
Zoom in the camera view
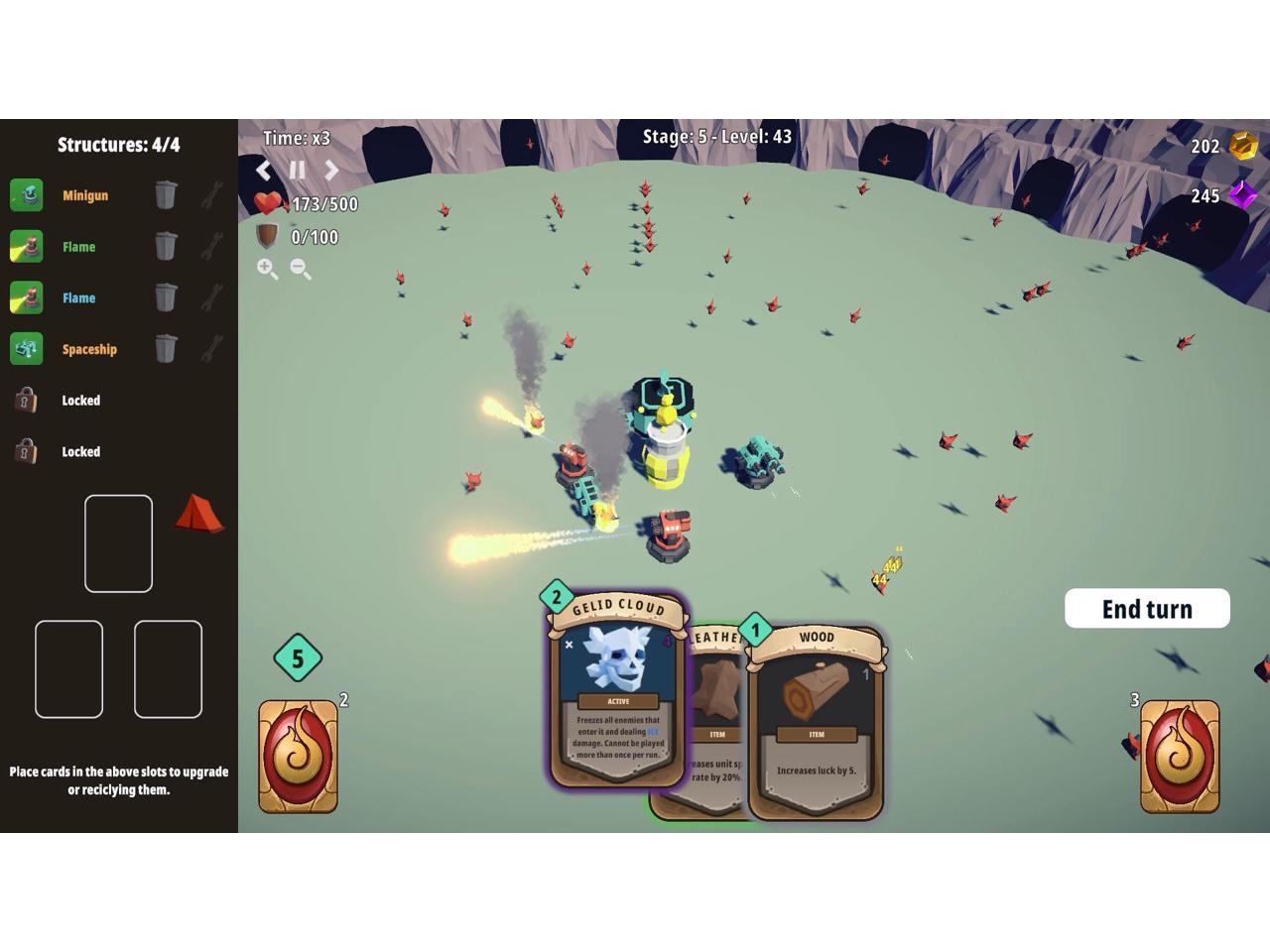267,269
